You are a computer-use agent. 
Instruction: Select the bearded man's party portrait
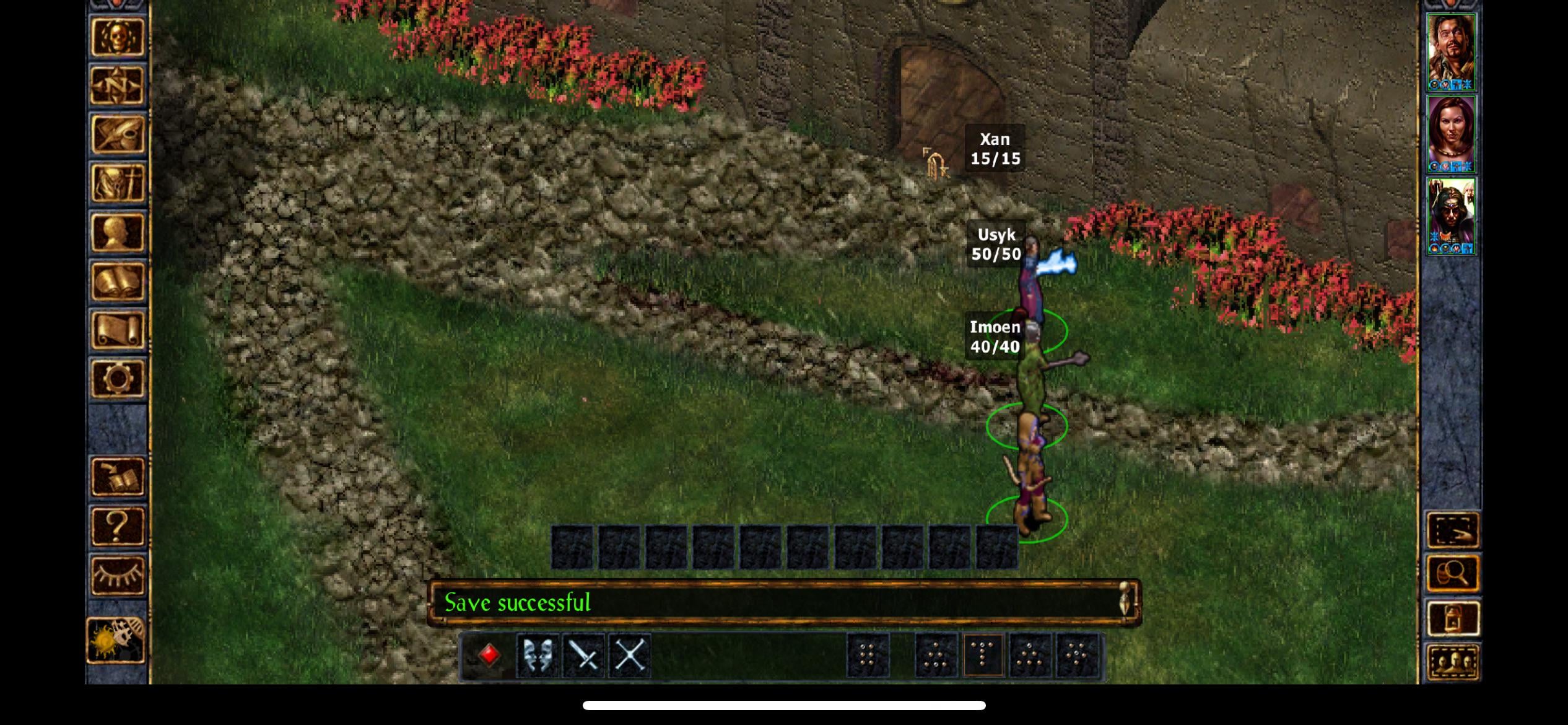[x=1451, y=52]
